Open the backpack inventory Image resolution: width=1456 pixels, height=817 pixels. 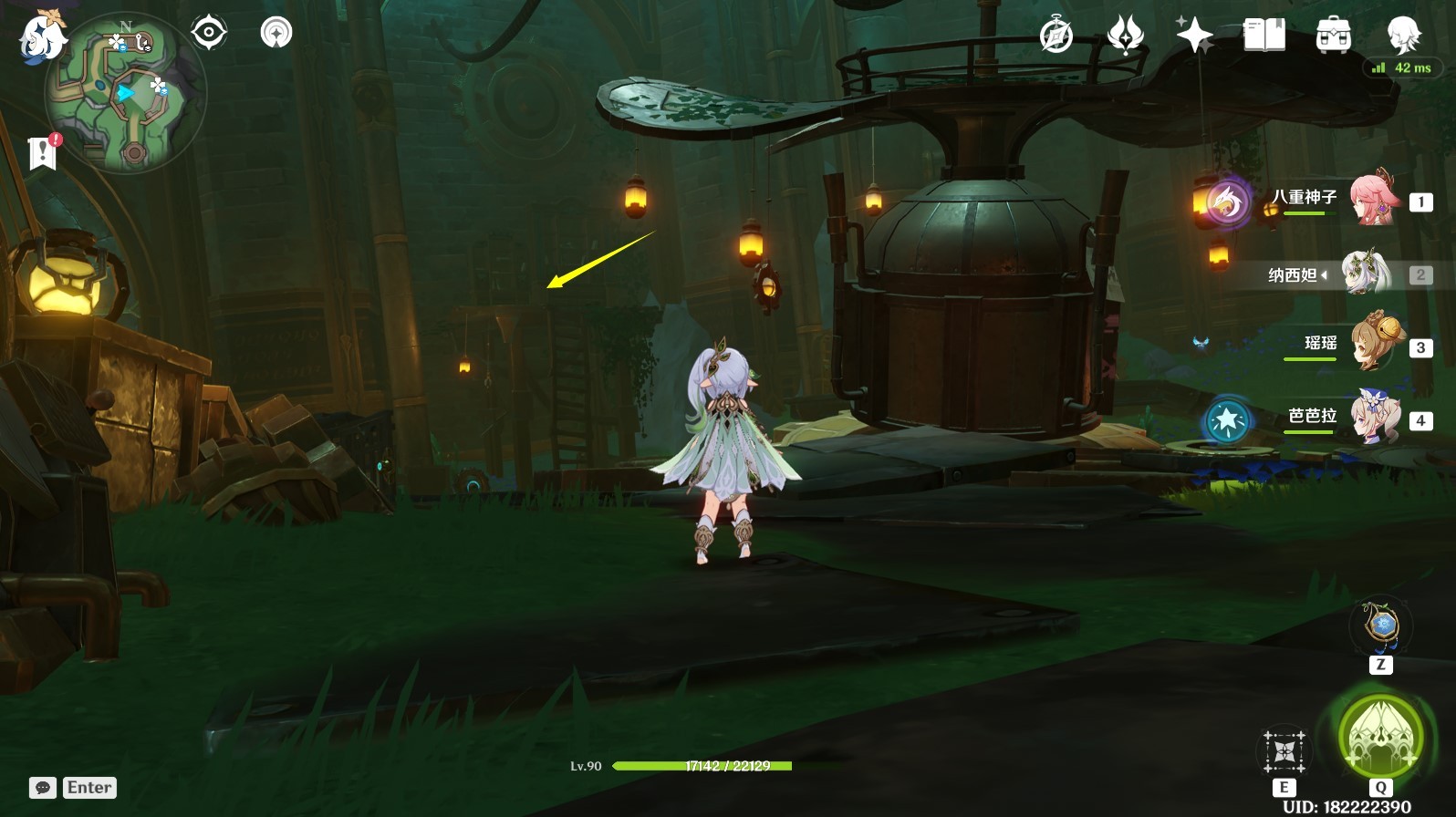pyautogui.click(x=1333, y=36)
